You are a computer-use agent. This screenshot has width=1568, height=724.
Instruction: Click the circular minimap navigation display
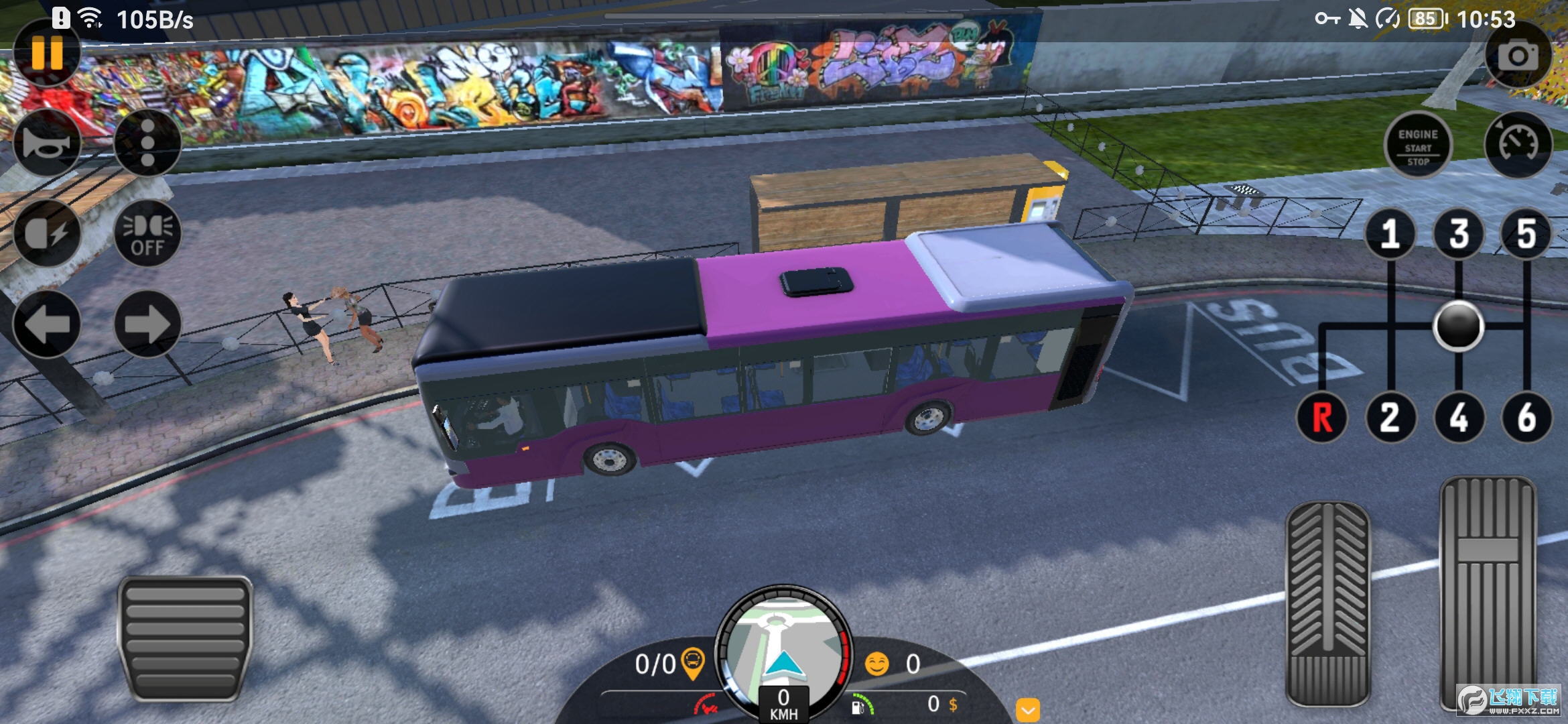tap(783, 650)
